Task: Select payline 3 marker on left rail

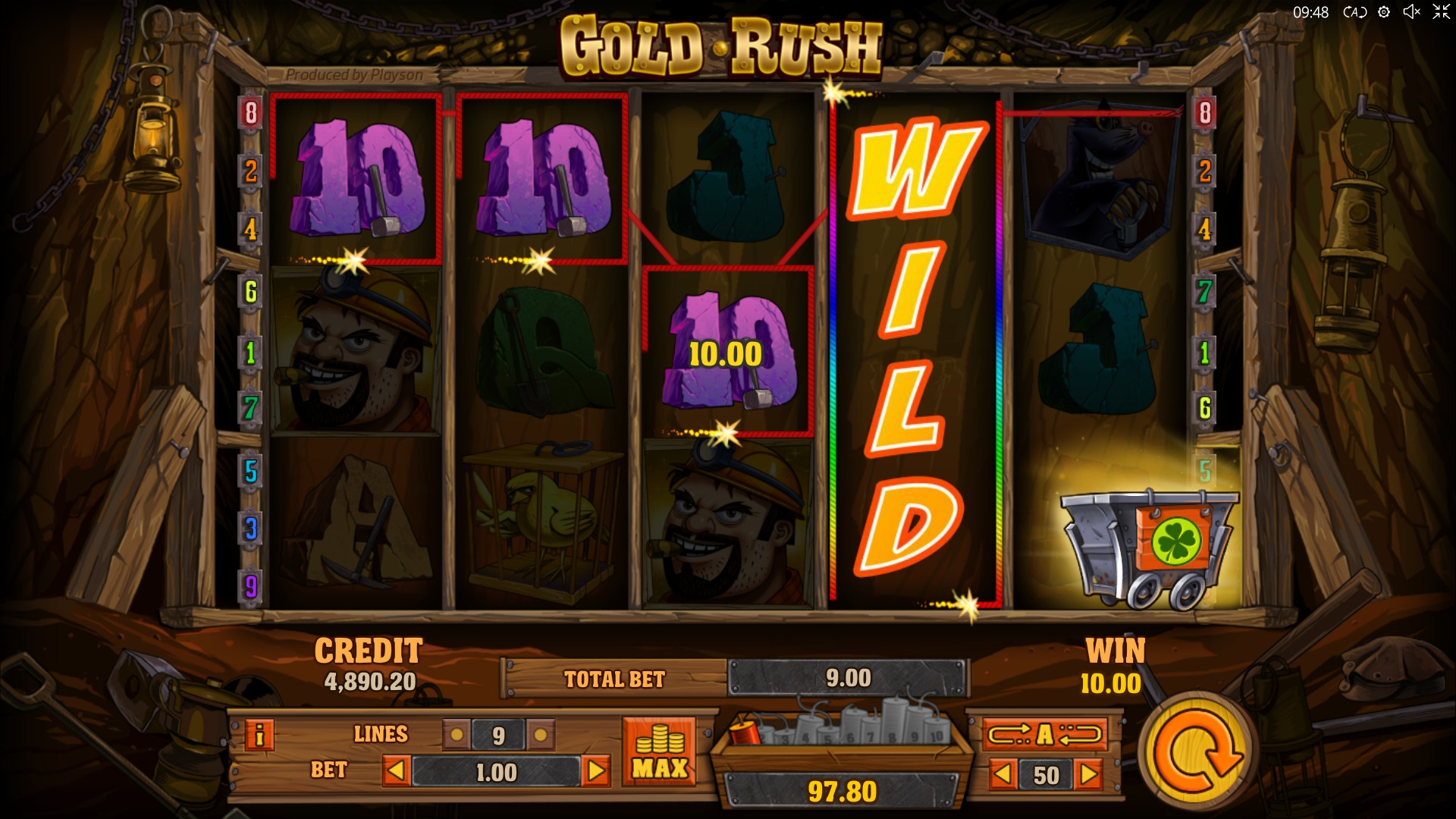Action: click(x=251, y=529)
